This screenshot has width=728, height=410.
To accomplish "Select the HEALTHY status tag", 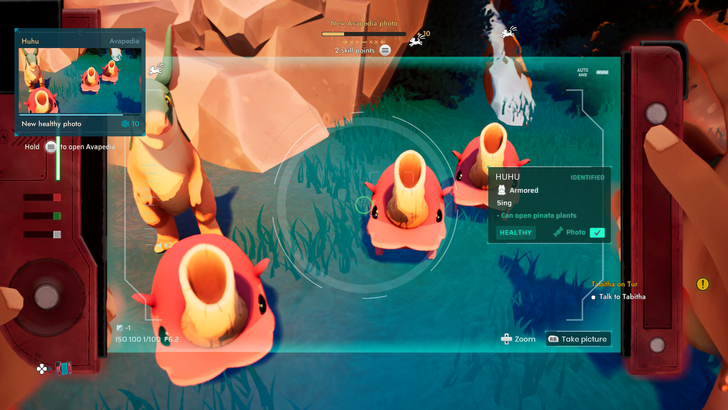I will (x=516, y=232).
